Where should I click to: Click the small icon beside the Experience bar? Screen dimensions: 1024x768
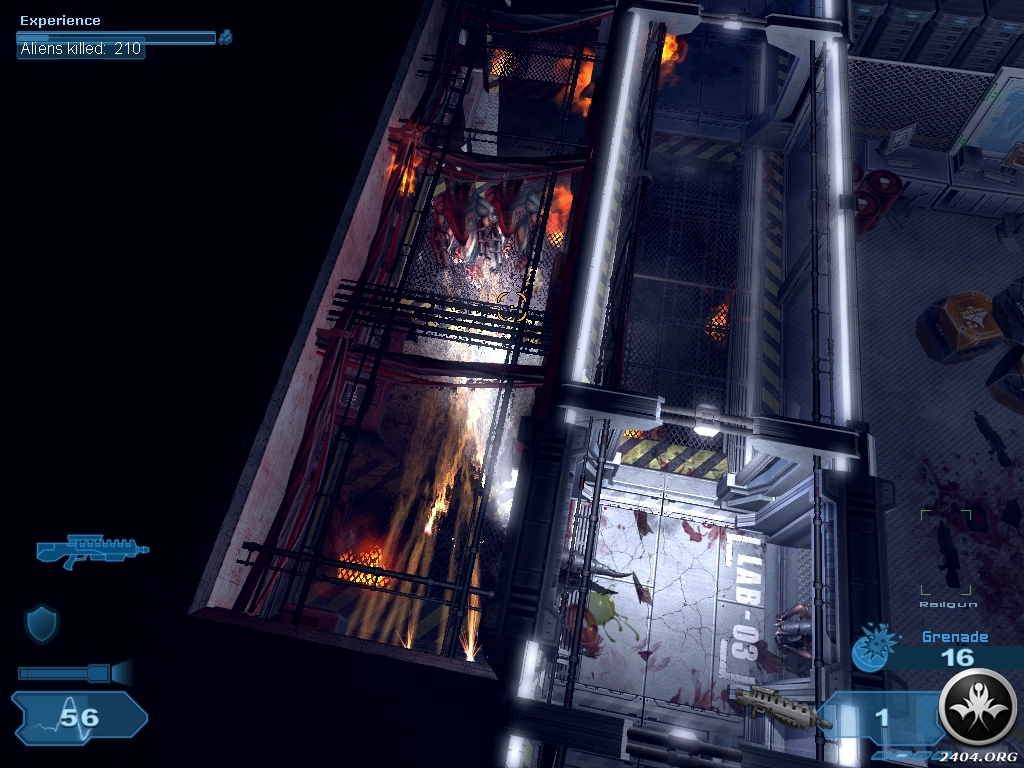pos(226,37)
